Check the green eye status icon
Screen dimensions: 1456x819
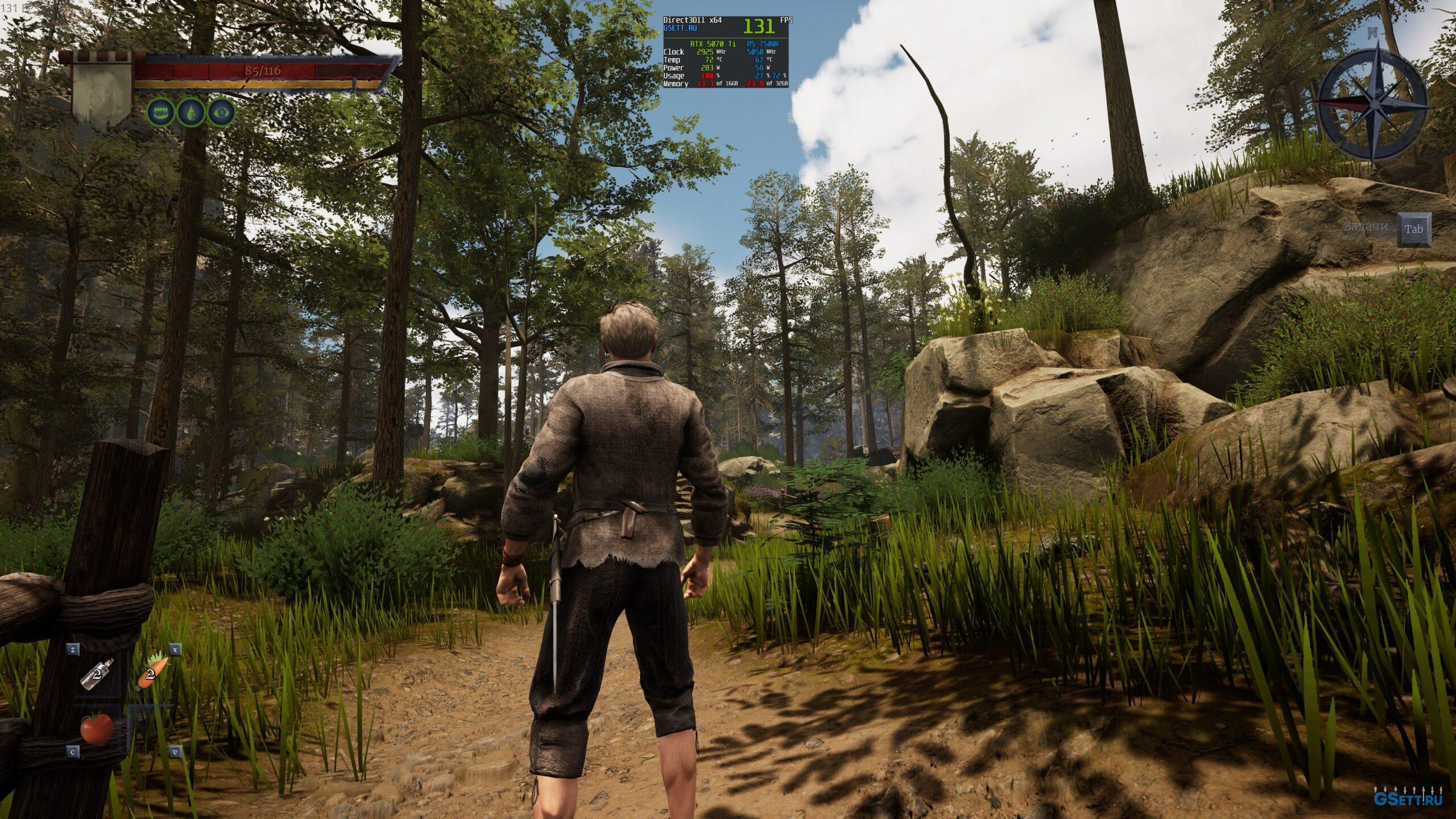point(221,113)
